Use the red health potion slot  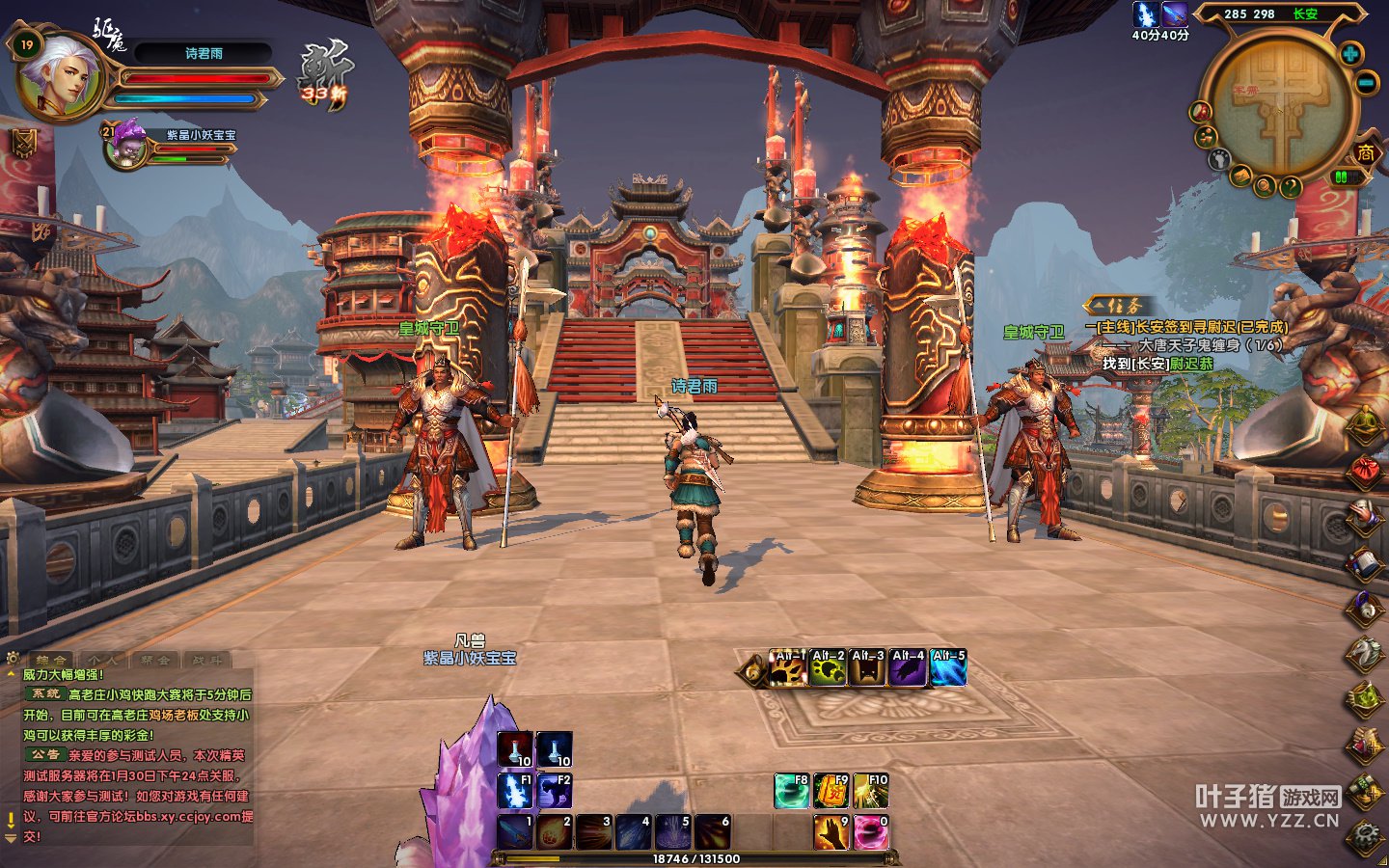[x=514, y=749]
